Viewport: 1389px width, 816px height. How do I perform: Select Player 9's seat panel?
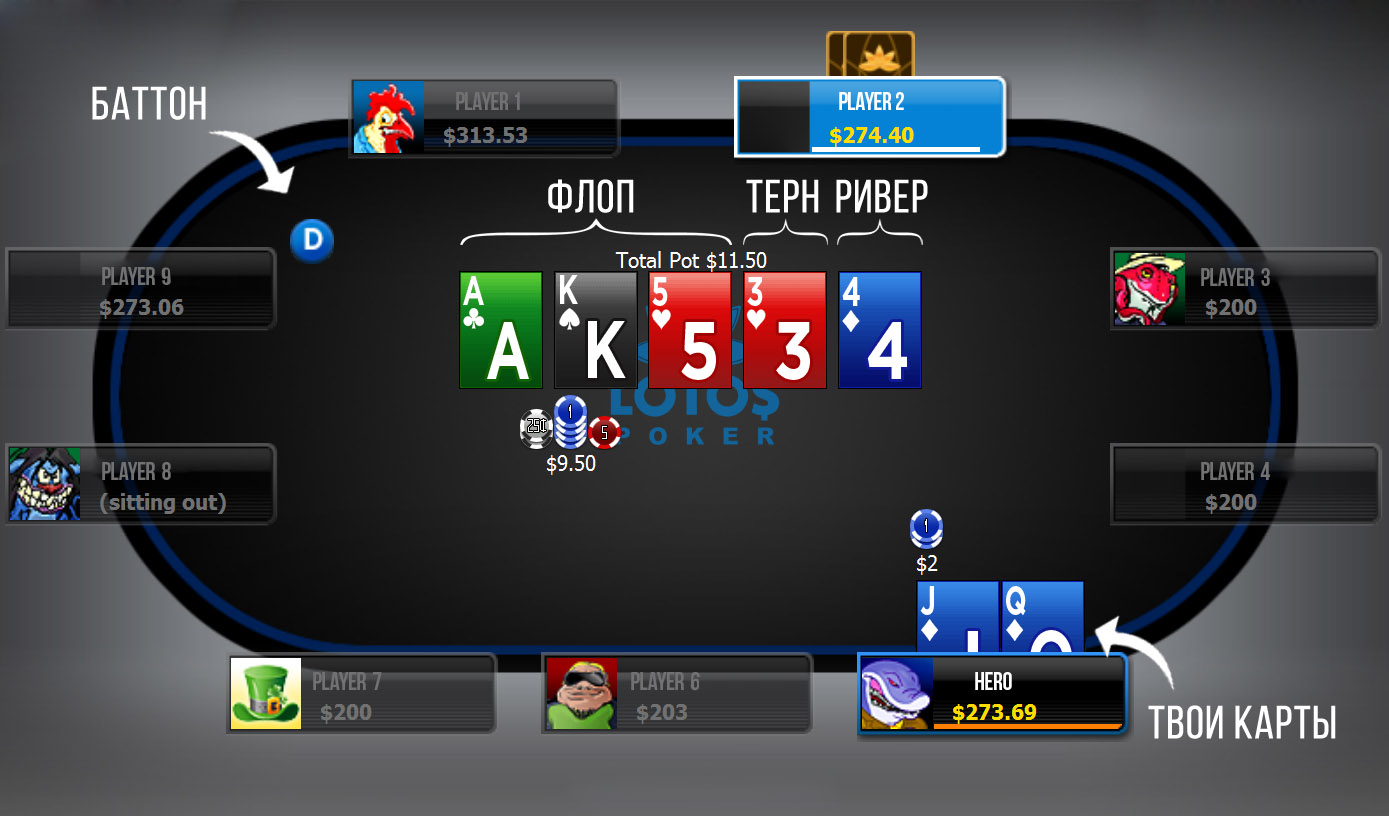[x=140, y=290]
